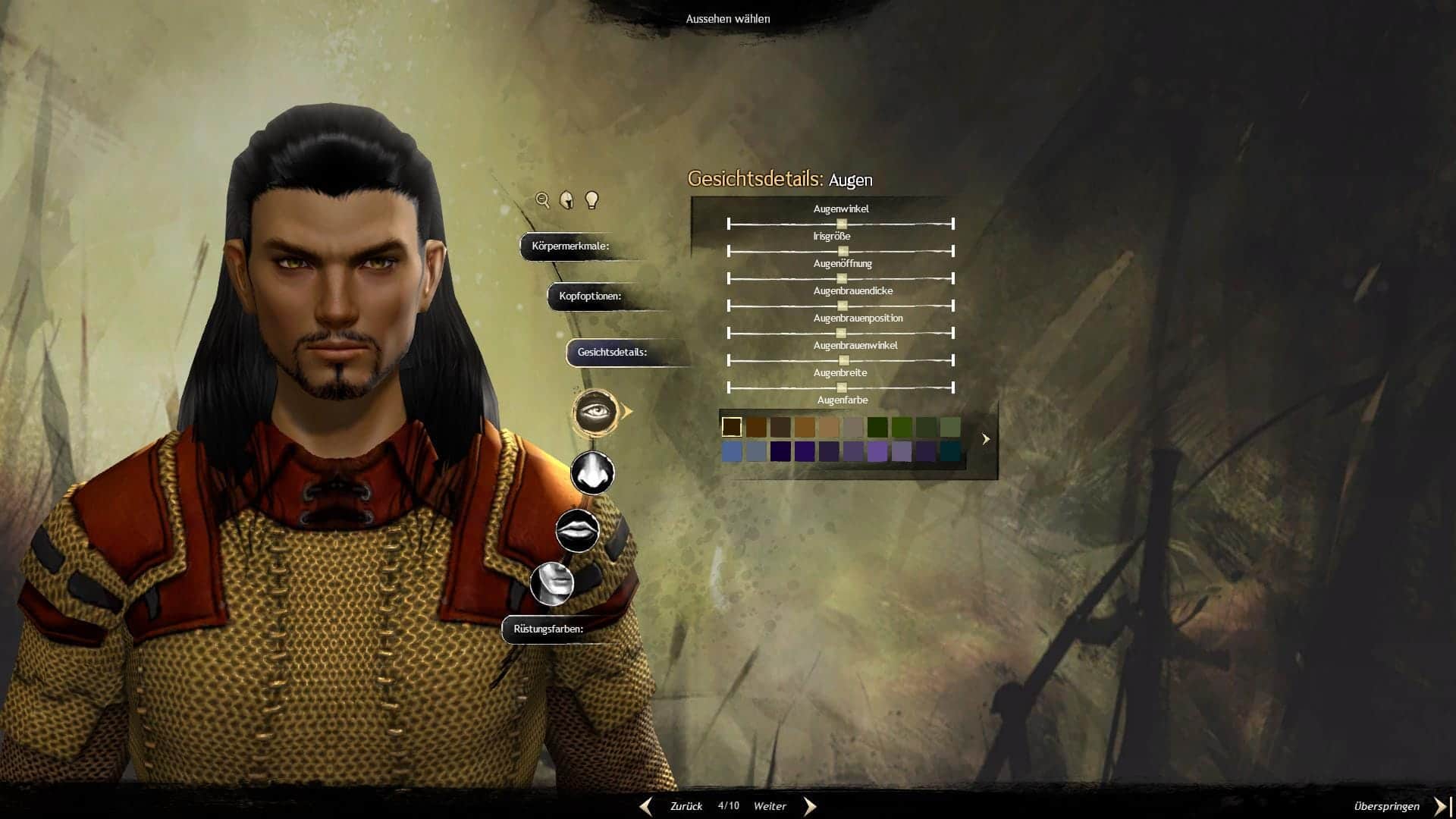Adjust the Augenwinkel slider
The height and width of the screenshot is (819, 1456).
[842, 224]
